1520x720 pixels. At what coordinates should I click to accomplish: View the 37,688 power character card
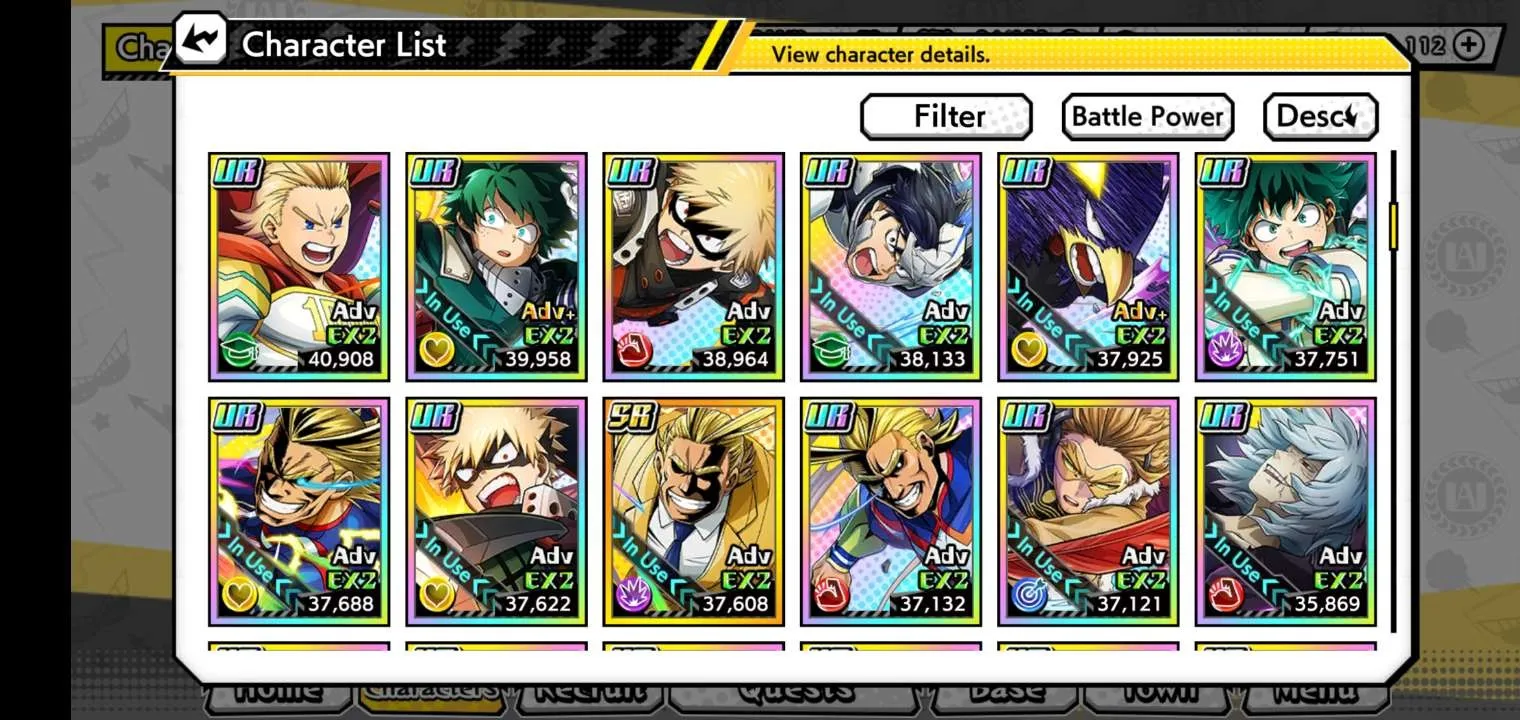pos(299,512)
